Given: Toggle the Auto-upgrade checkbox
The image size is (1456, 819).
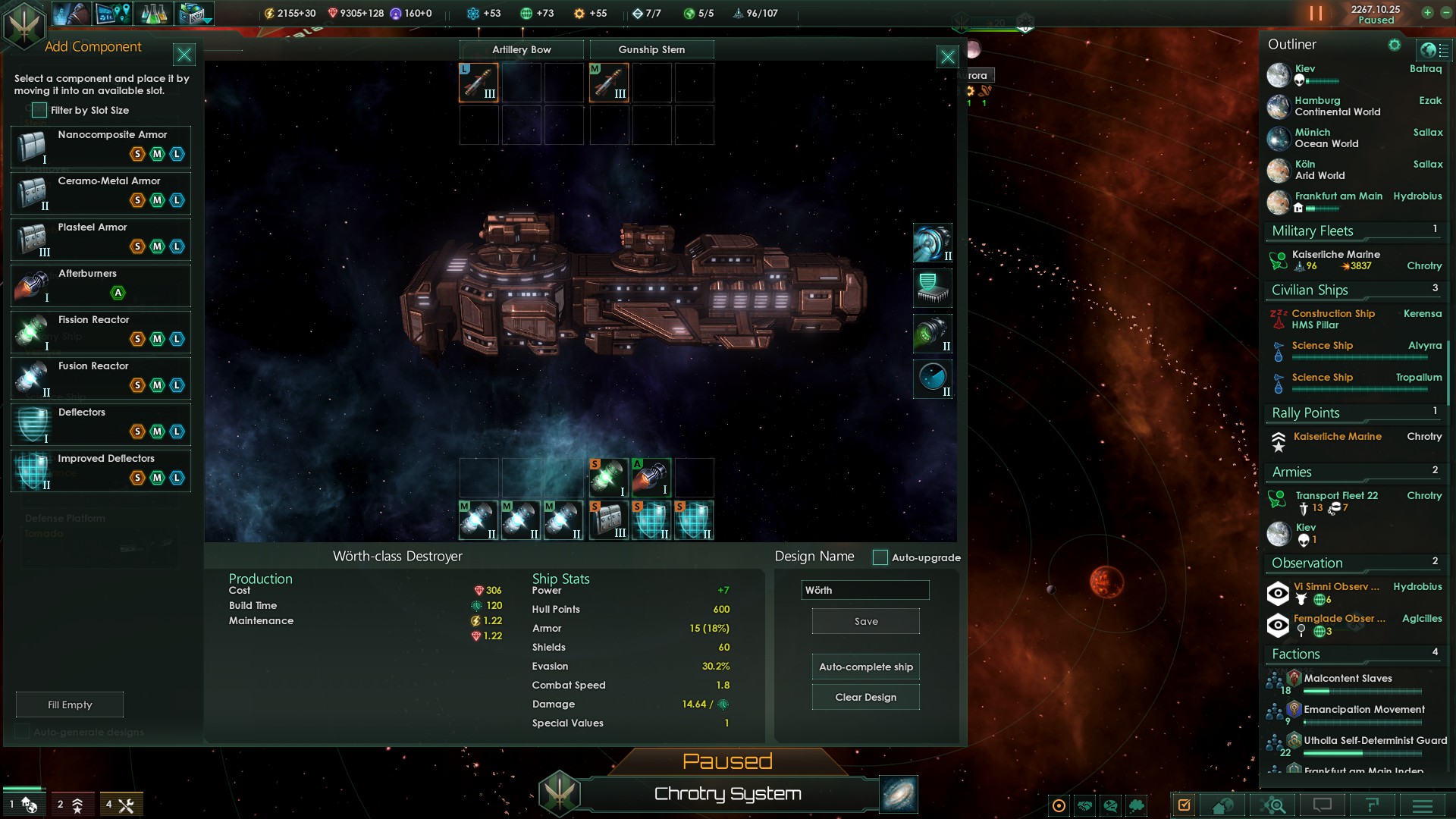Looking at the screenshot, I should 880,557.
